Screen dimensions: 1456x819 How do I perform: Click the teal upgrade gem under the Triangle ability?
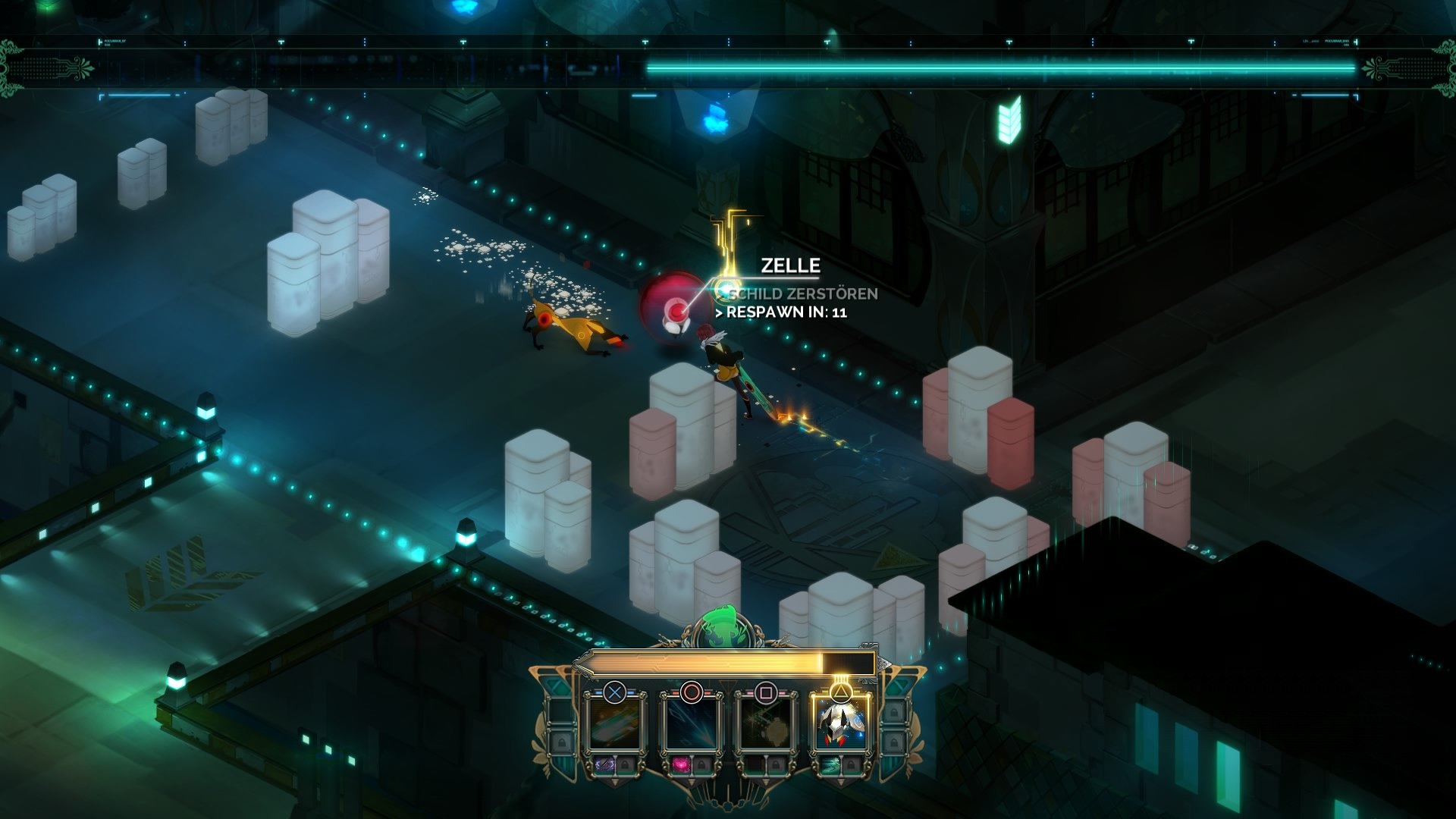tap(830, 766)
